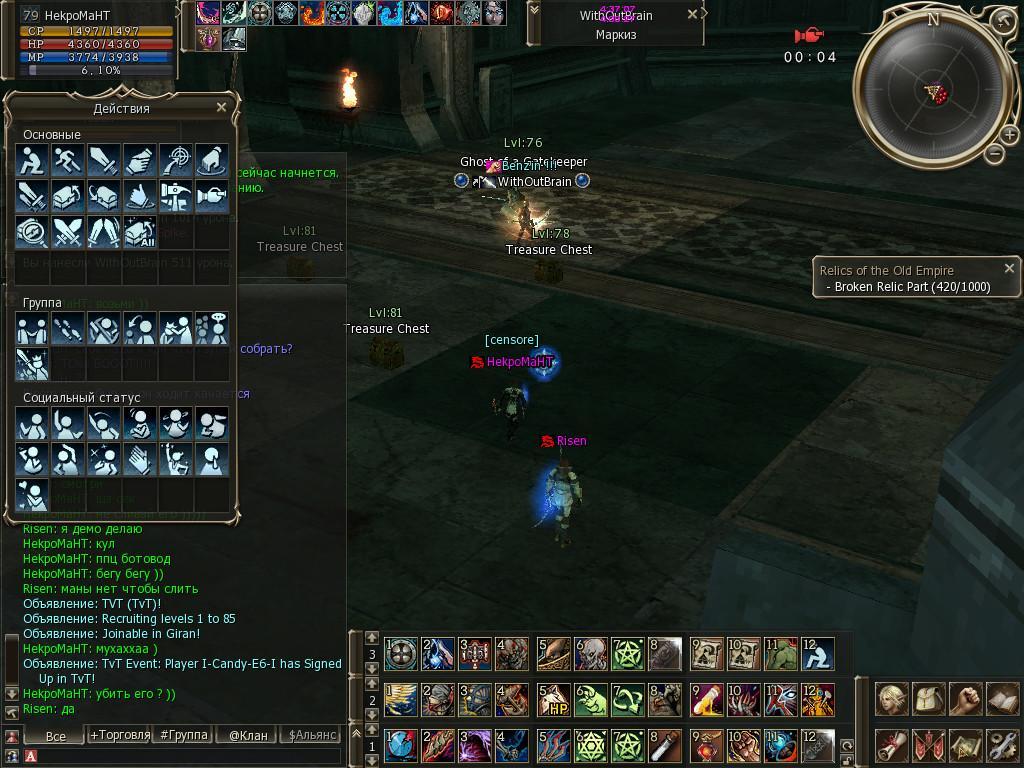Close the WithOutBrain target window
Image resolution: width=1024 pixels, height=768 pixels.
692,15
